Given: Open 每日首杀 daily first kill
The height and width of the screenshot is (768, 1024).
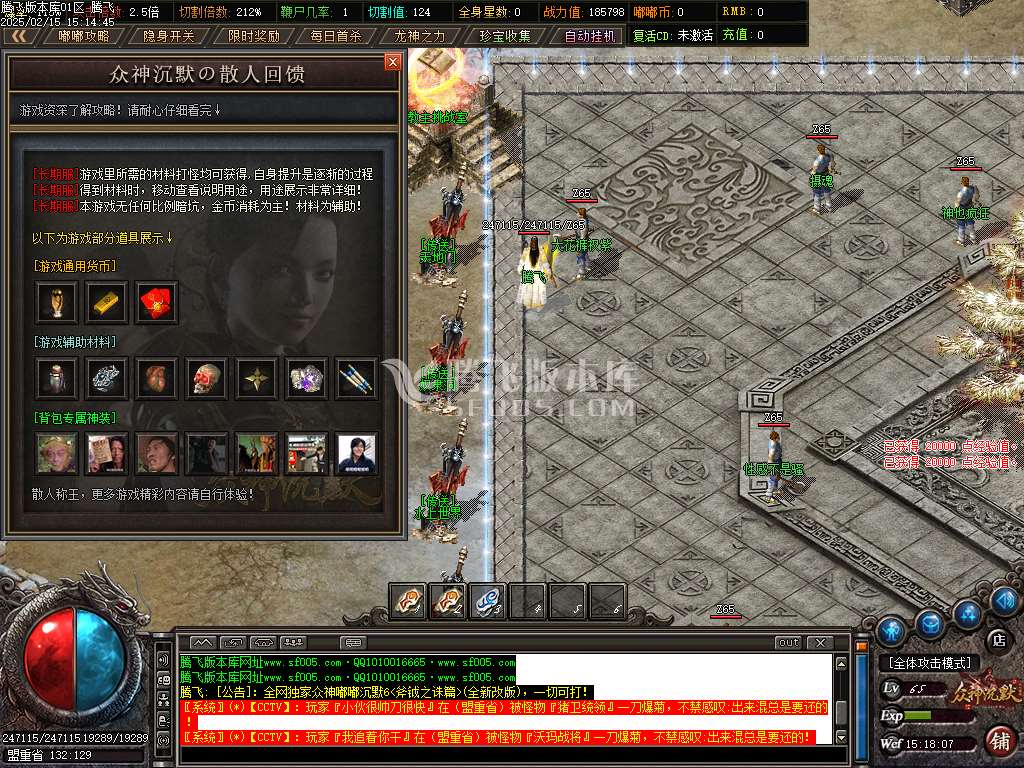Looking at the screenshot, I should (x=337, y=36).
